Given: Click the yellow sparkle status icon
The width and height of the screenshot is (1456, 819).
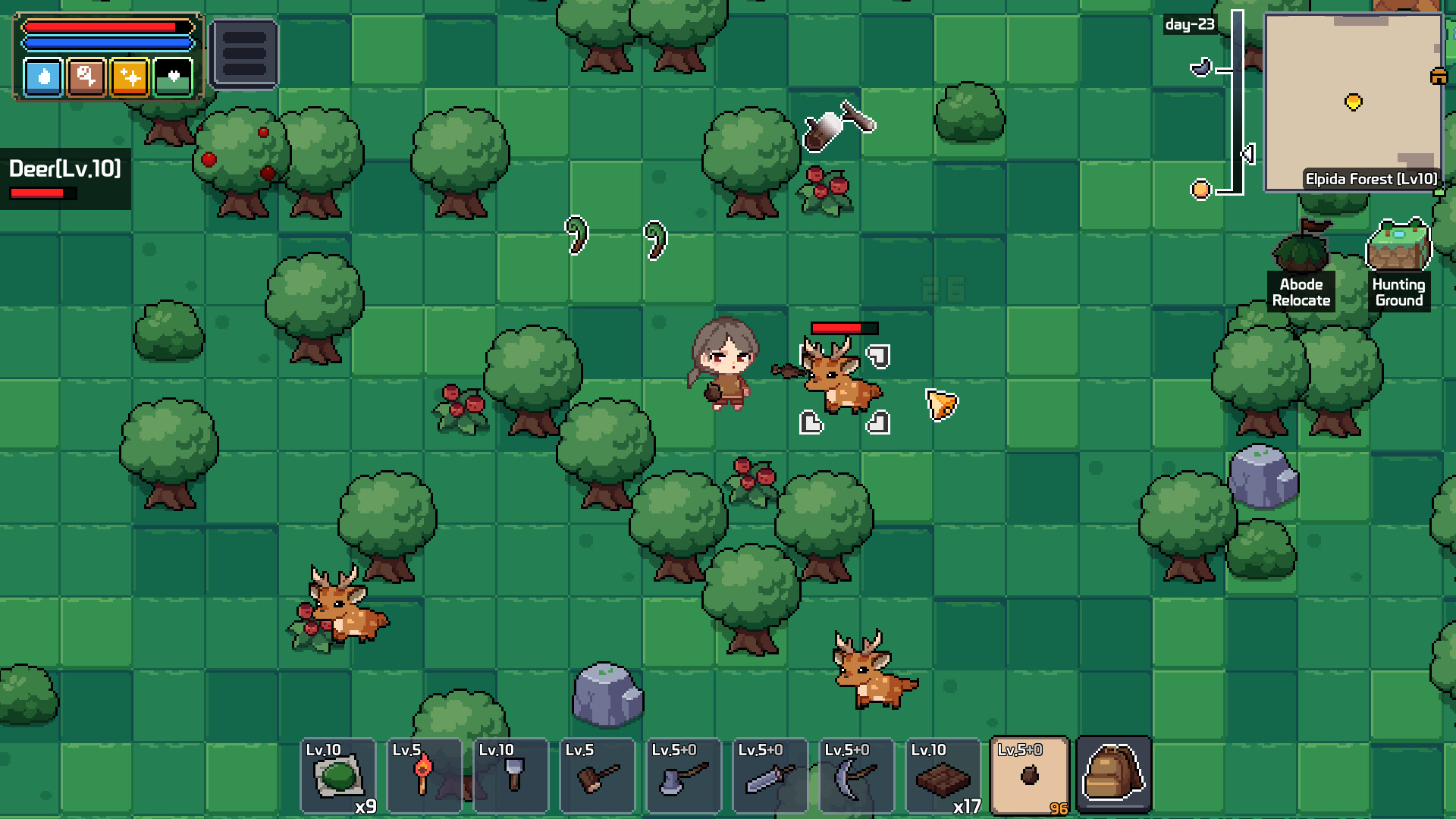Looking at the screenshot, I should click(x=130, y=77).
